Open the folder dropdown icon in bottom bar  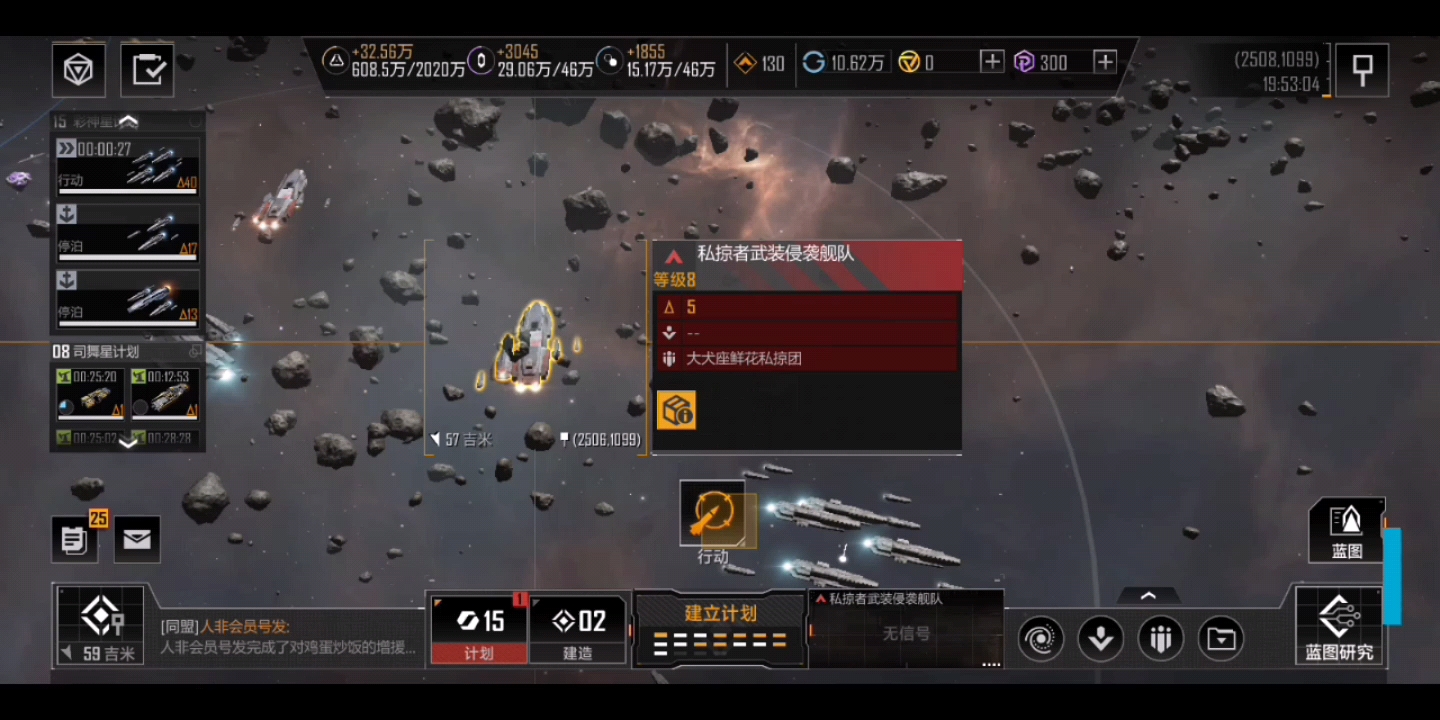click(x=1221, y=637)
